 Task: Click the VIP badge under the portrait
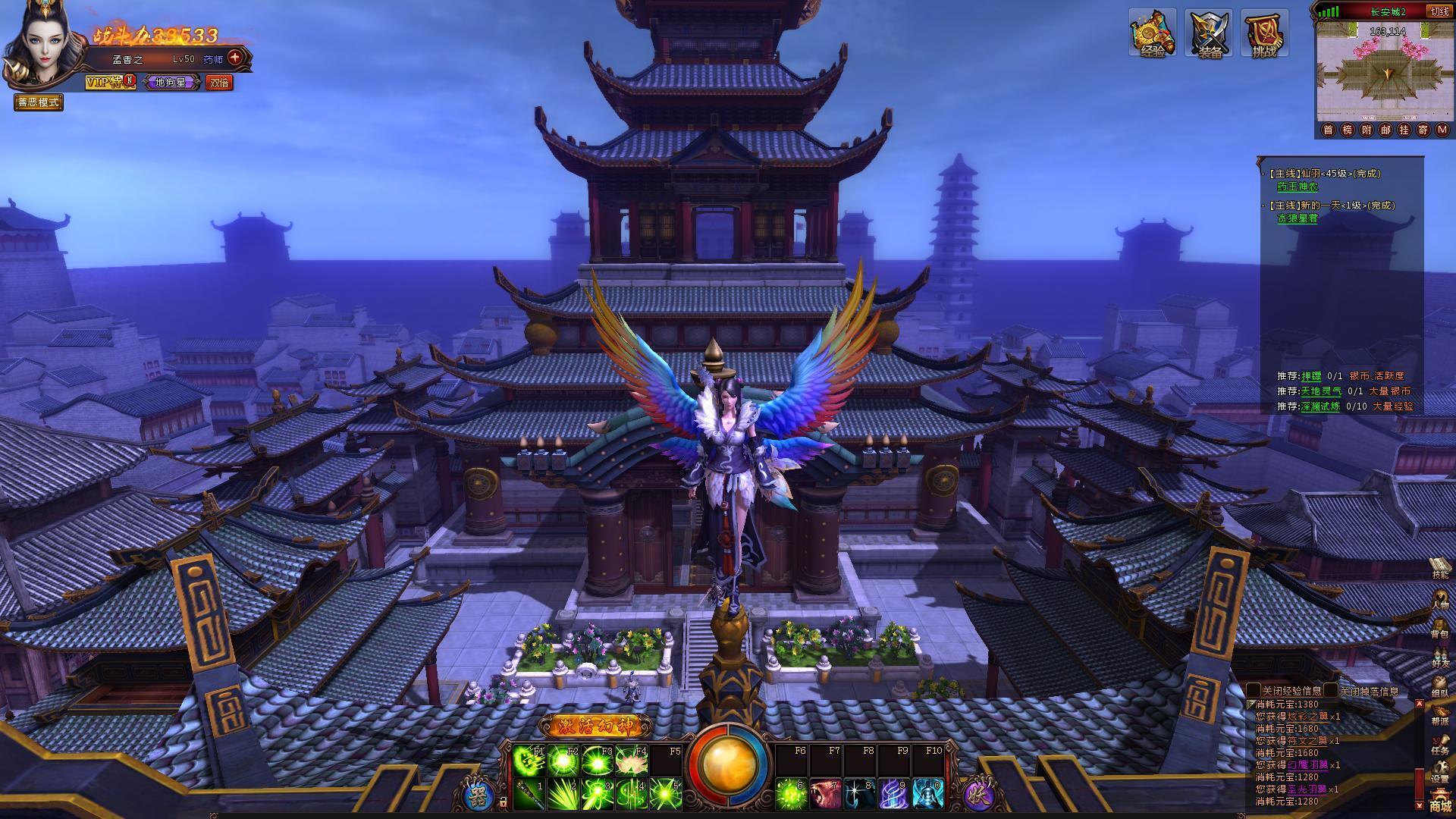pyautogui.click(x=110, y=82)
